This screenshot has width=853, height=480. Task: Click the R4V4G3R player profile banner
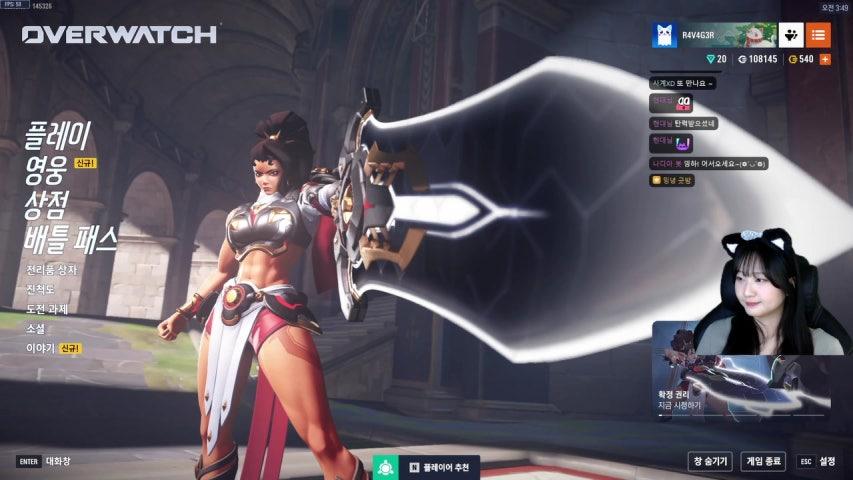coord(713,35)
